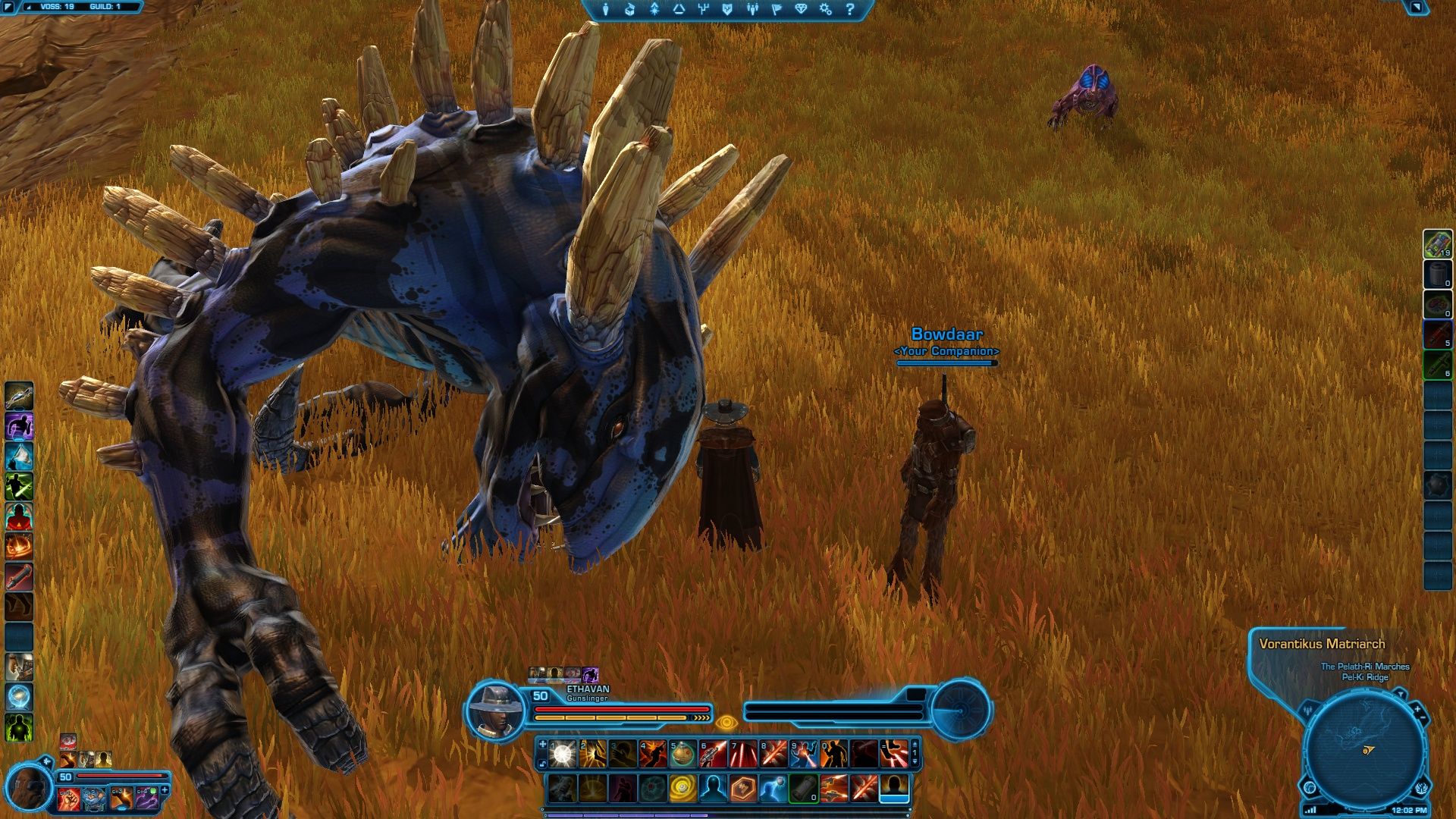Click the question mark help icon

click(849, 9)
